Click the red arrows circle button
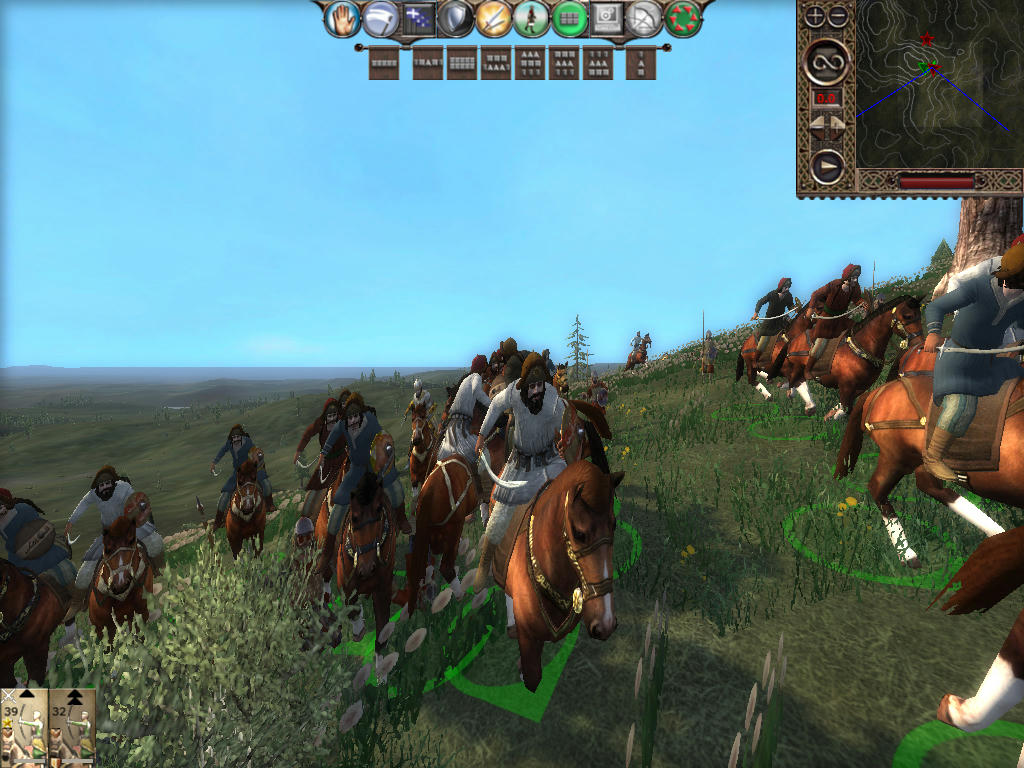The image size is (1024, 768). coord(683,18)
